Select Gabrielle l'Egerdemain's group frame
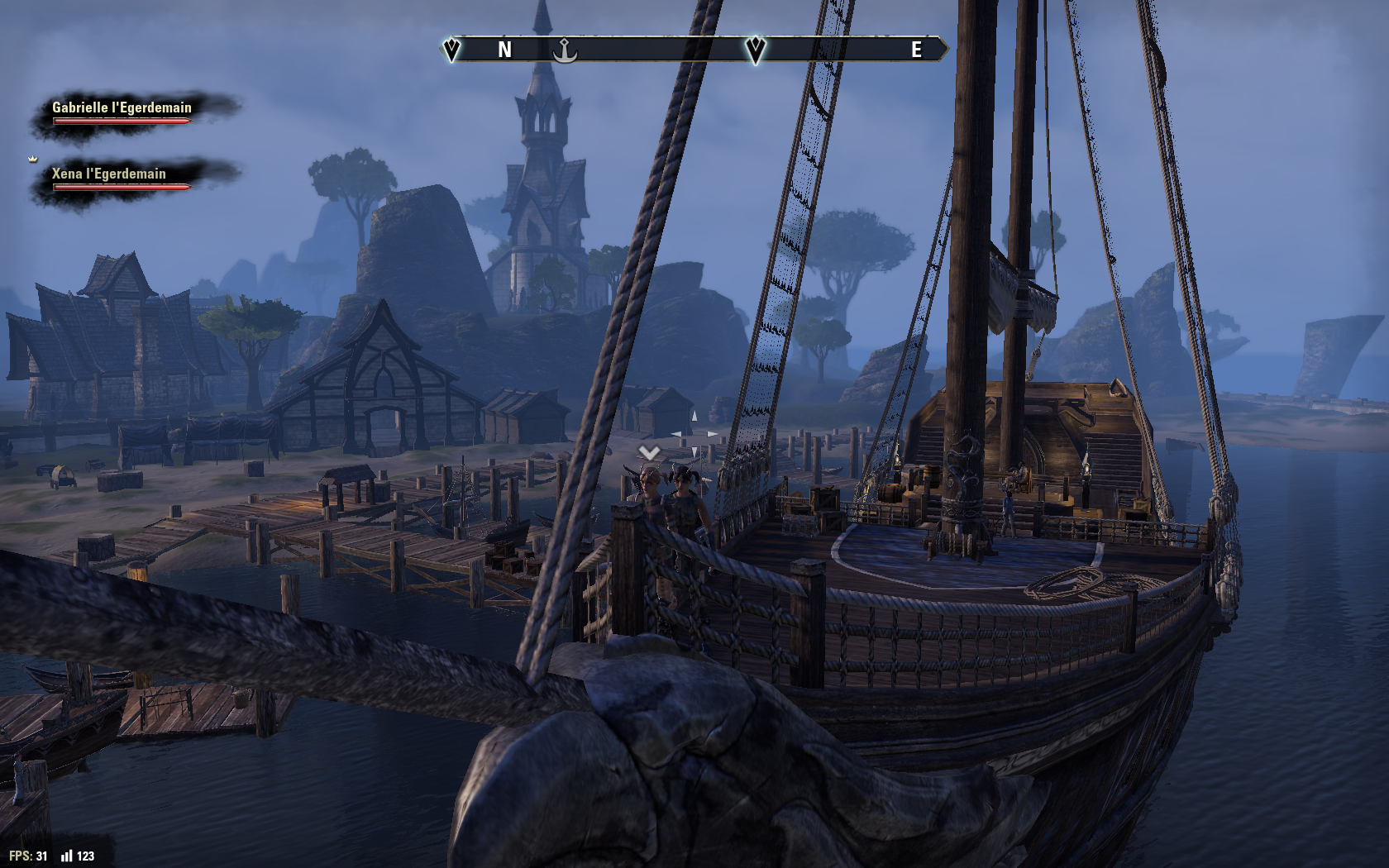The width and height of the screenshot is (1389, 868). tap(122, 112)
